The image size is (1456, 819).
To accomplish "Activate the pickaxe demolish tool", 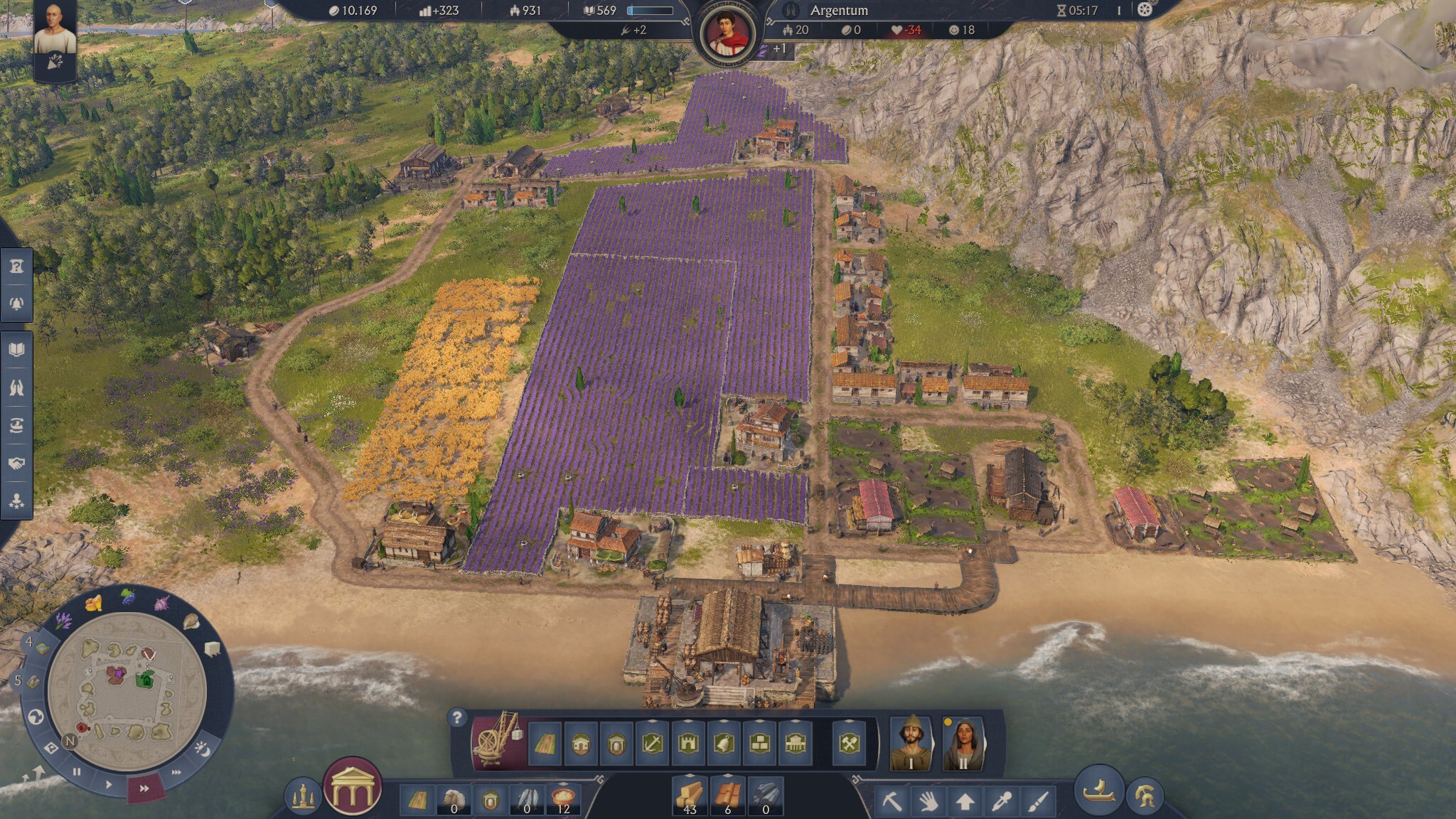I will click(x=892, y=801).
